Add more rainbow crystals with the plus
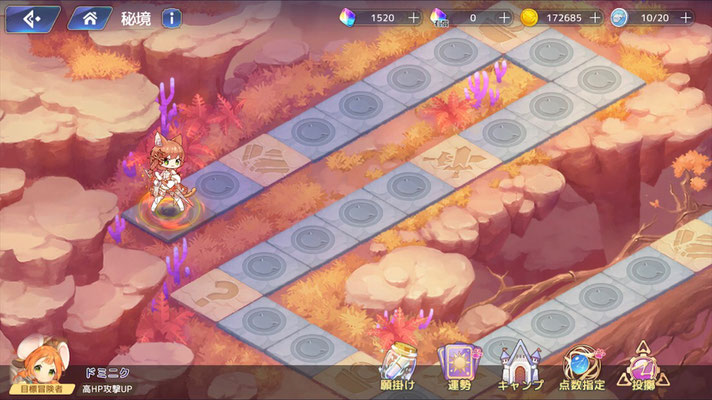The image size is (712, 400). click(x=414, y=17)
